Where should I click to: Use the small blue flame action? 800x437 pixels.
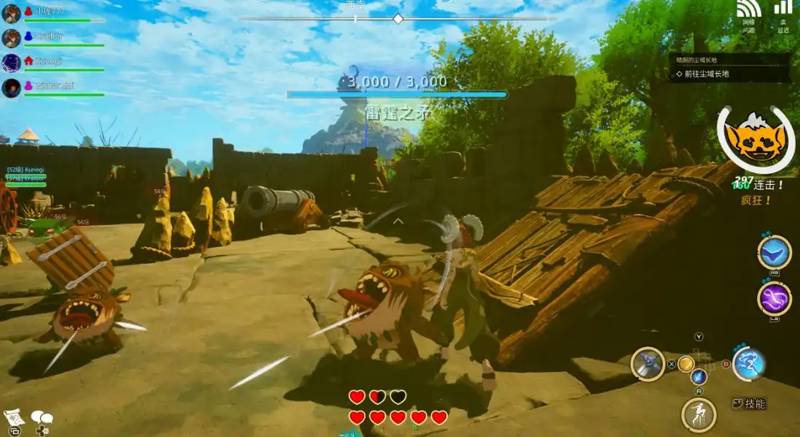click(x=699, y=377)
